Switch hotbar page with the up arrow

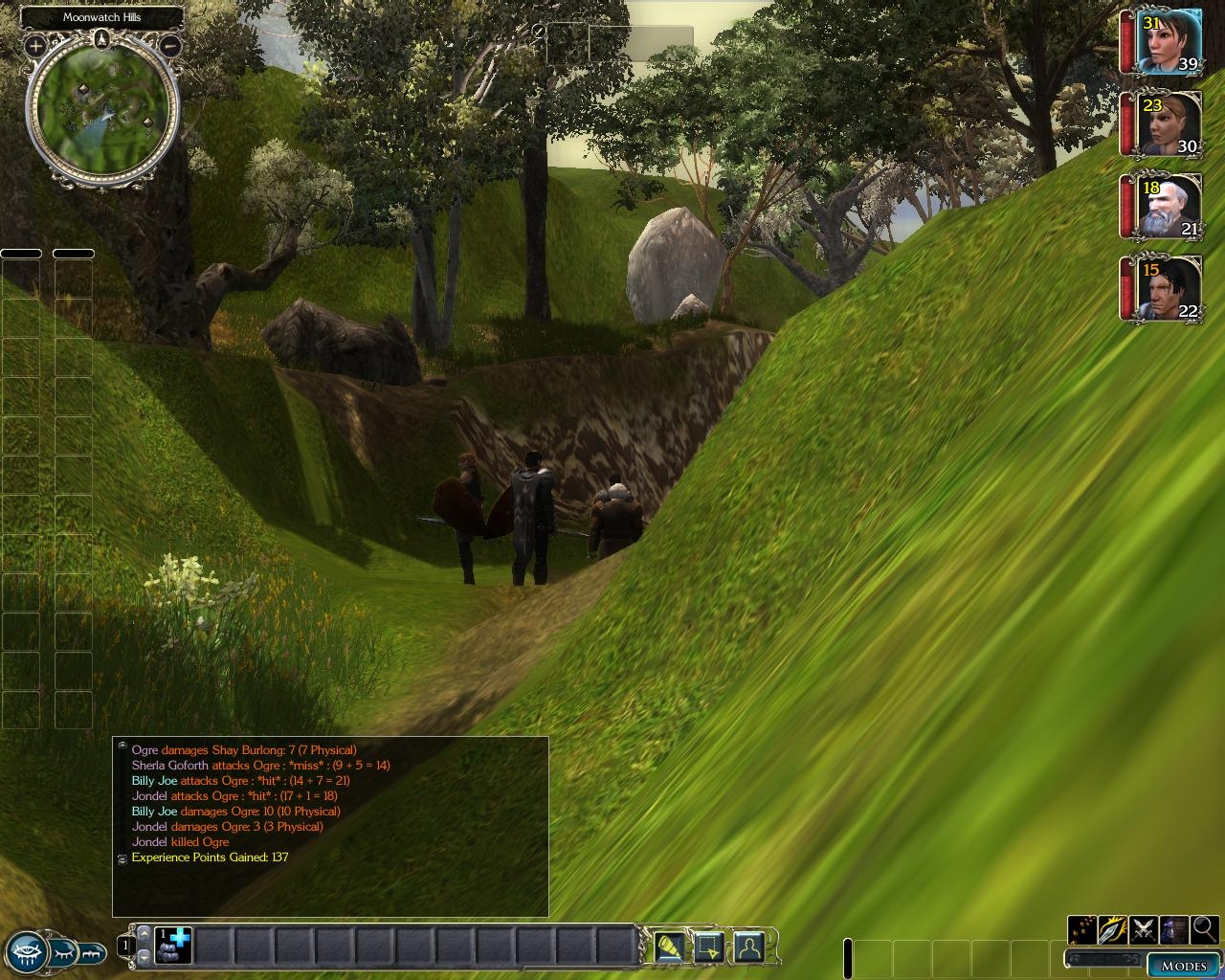coord(144,933)
